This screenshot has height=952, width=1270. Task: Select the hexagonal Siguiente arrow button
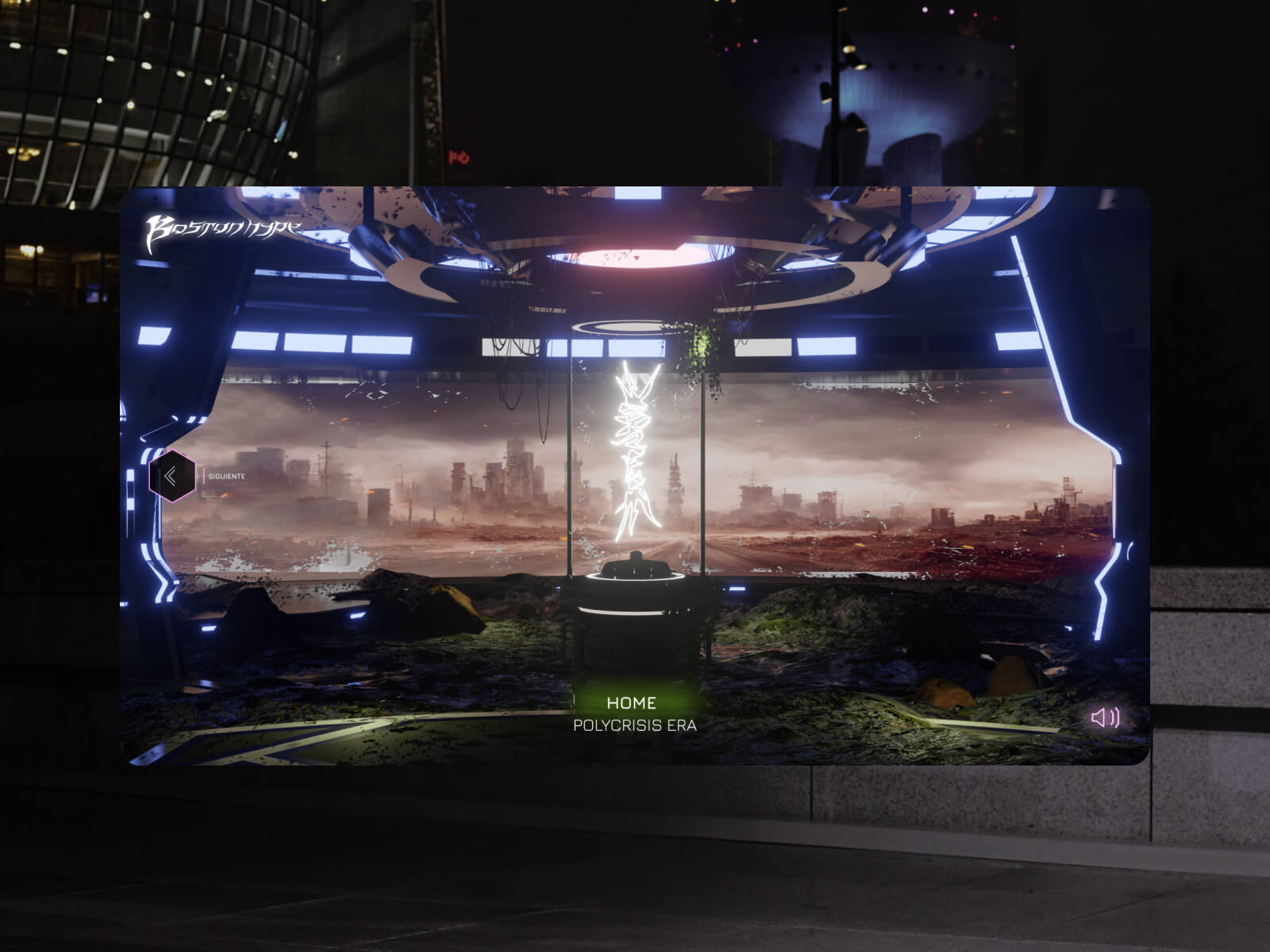click(171, 476)
